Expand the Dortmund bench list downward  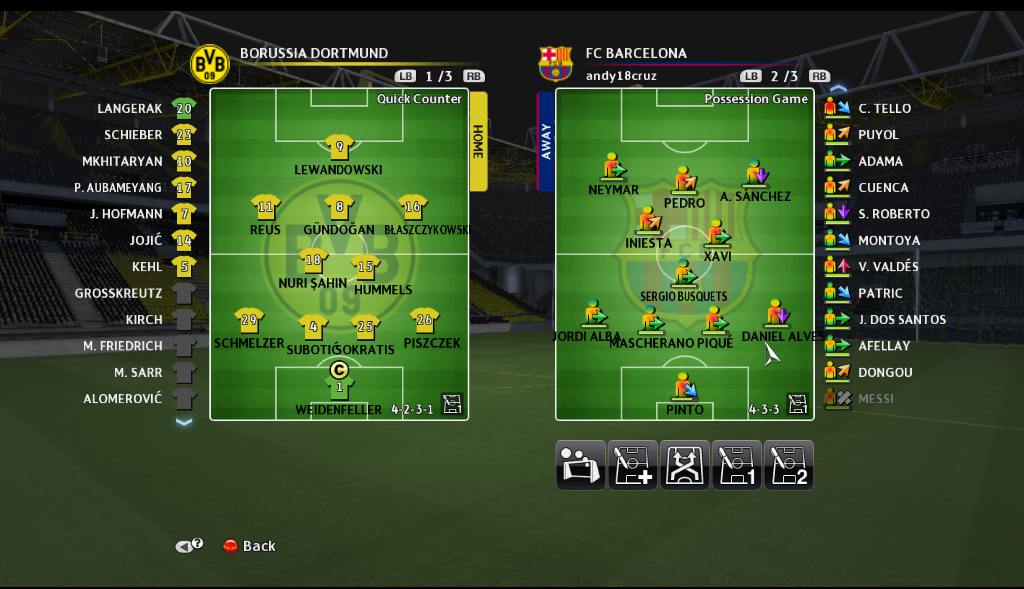coord(183,422)
